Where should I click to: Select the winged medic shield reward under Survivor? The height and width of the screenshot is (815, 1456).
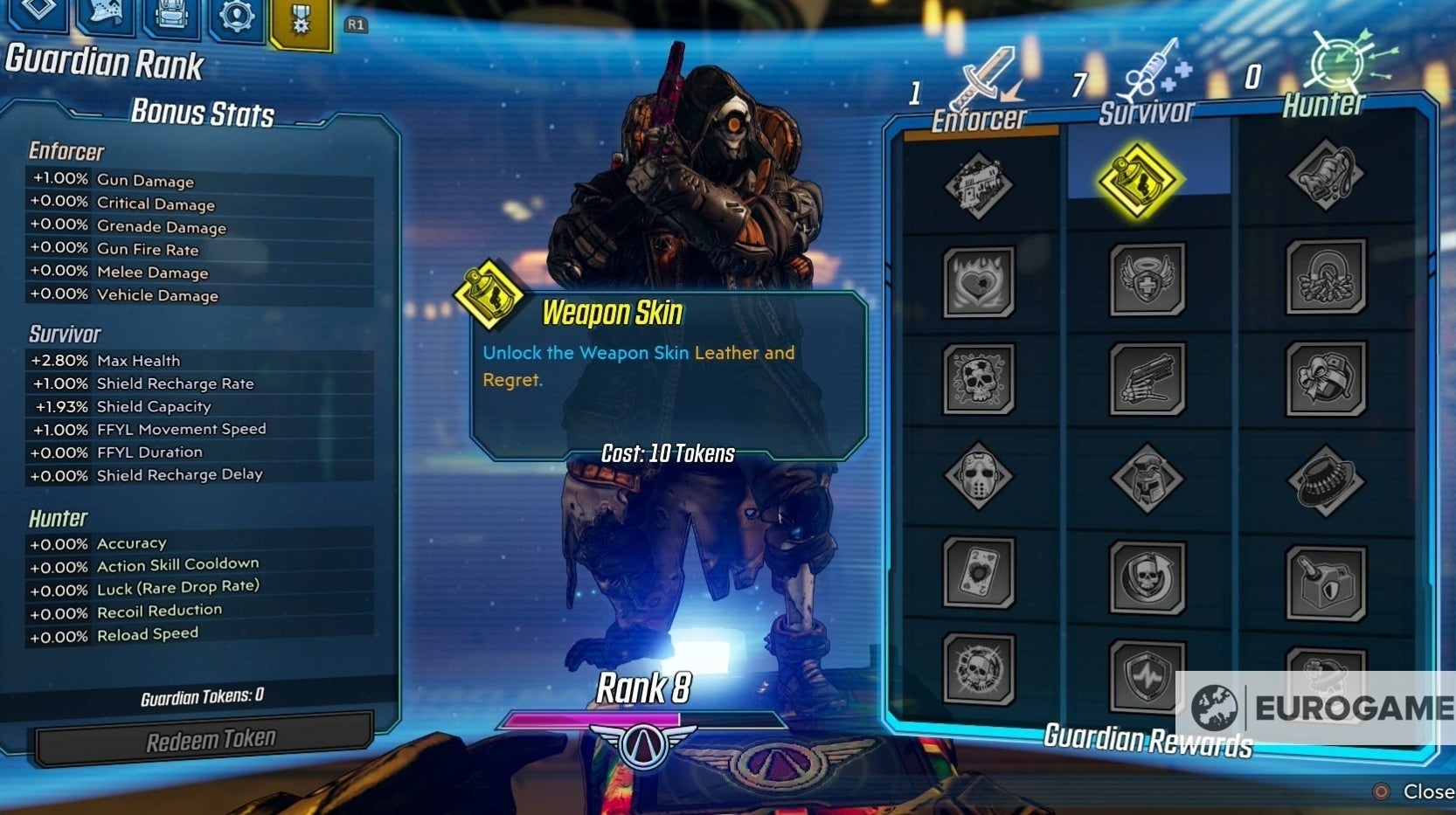point(1147,280)
